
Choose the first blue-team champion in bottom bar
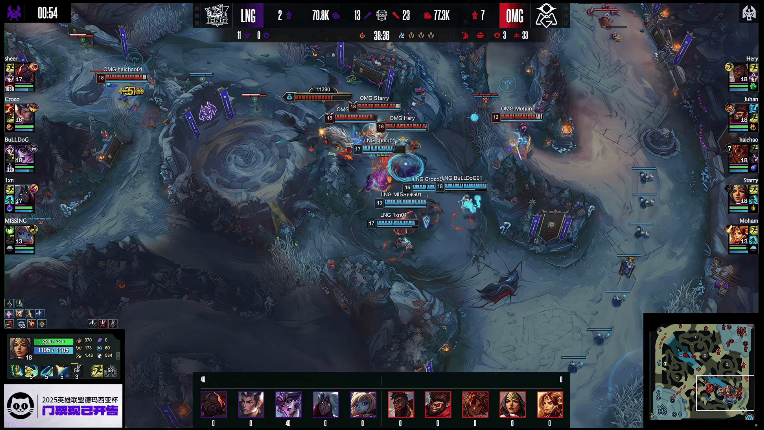[x=212, y=403]
